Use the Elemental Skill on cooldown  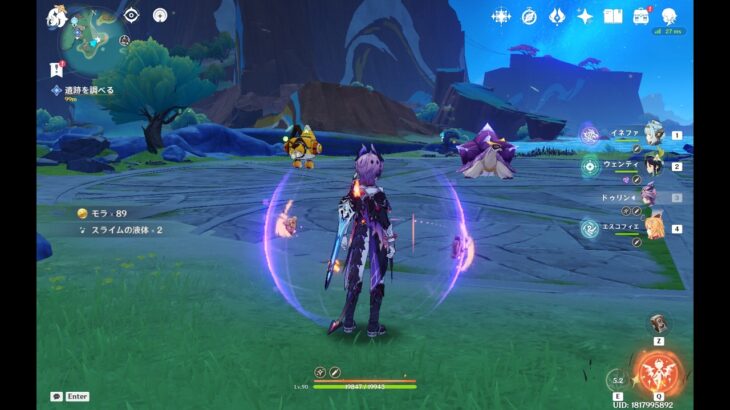click(x=617, y=379)
